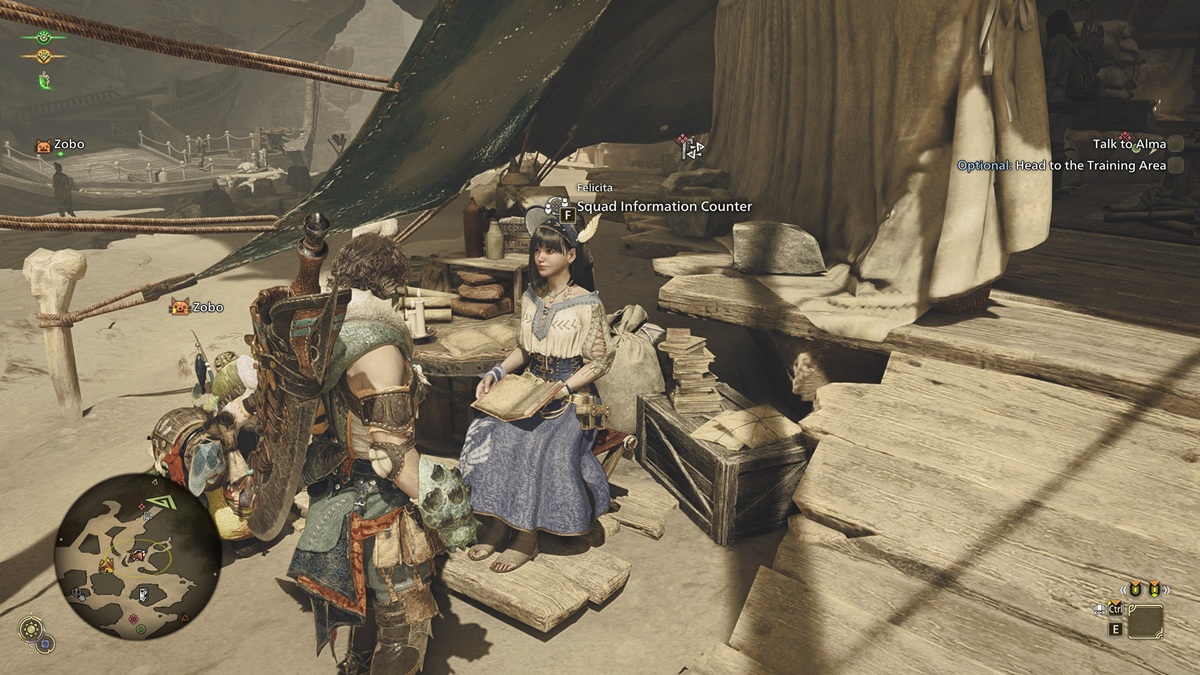This screenshot has width=1200, height=675.
Task: Select the "Talk to Alma" objective
Action: pyautogui.click(x=1130, y=144)
